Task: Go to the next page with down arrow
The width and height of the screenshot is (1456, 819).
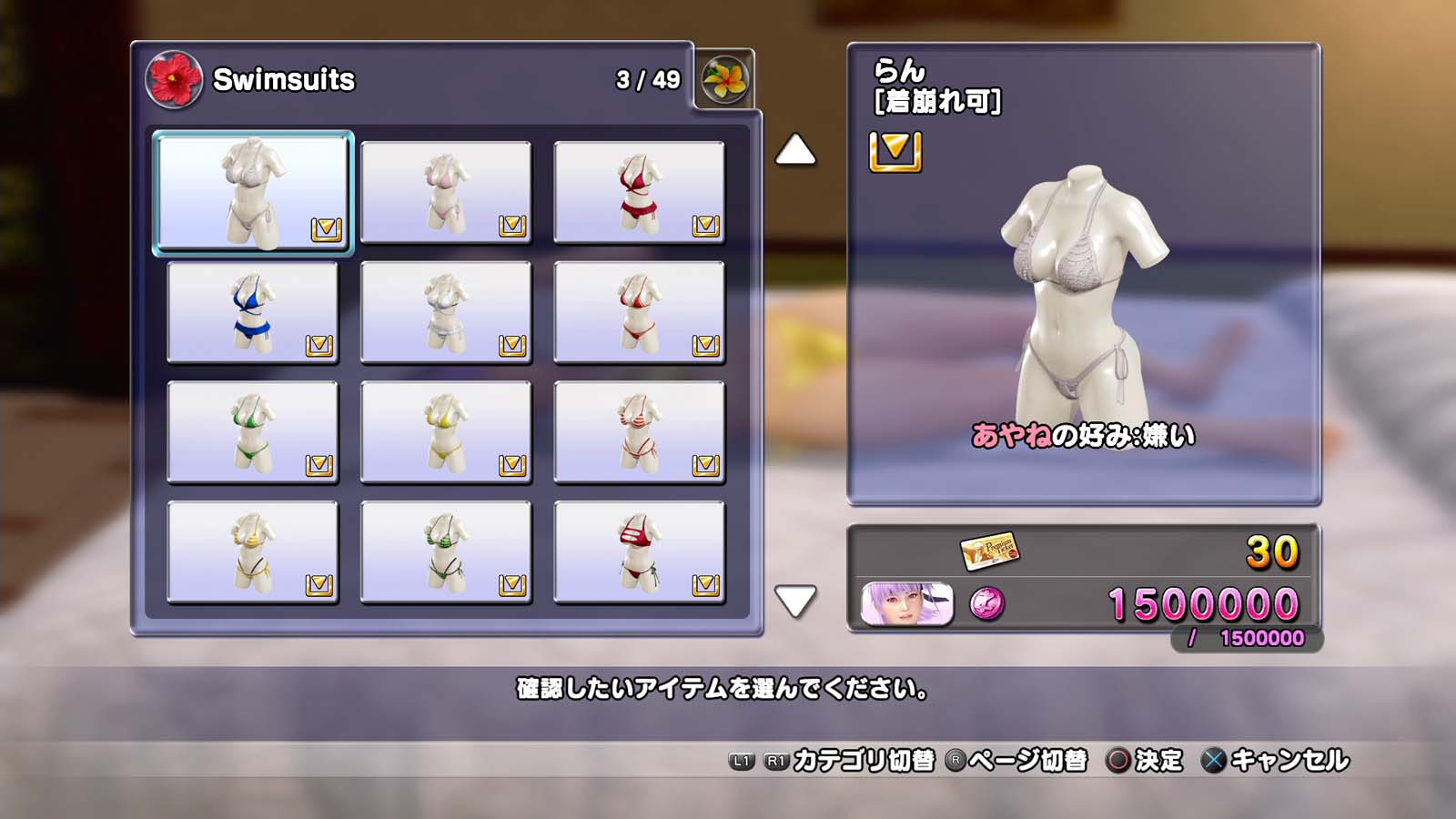Action: pos(795,601)
